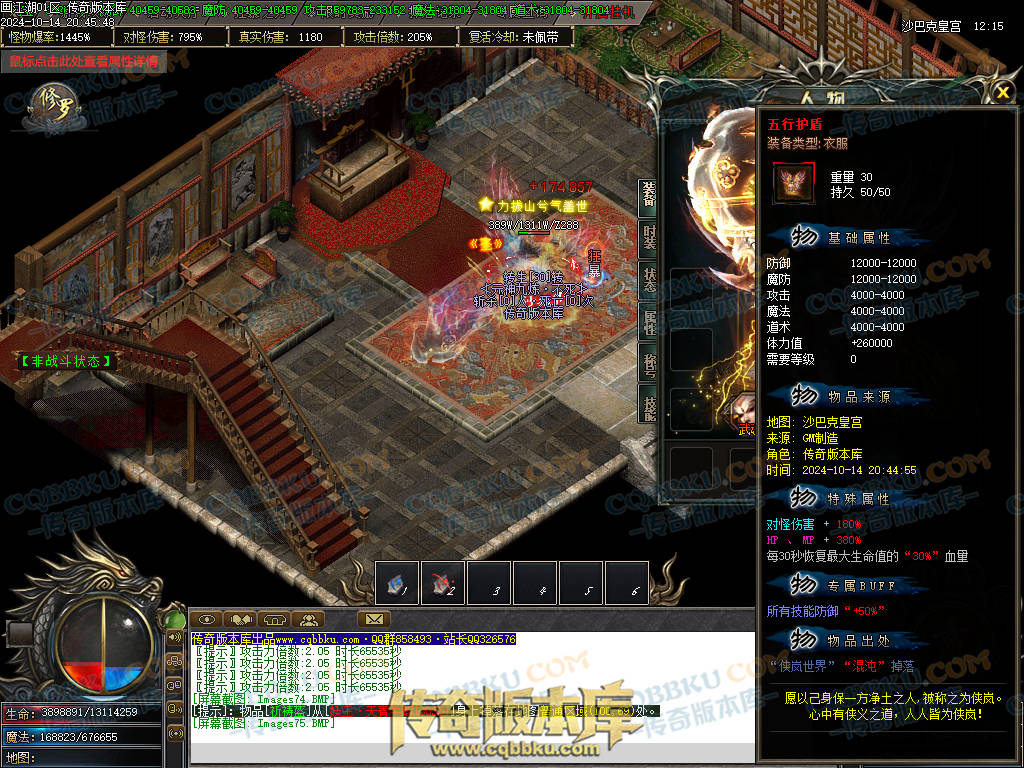Use the item in hotbar slot 1
1024x768 pixels.
tap(397, 583)
